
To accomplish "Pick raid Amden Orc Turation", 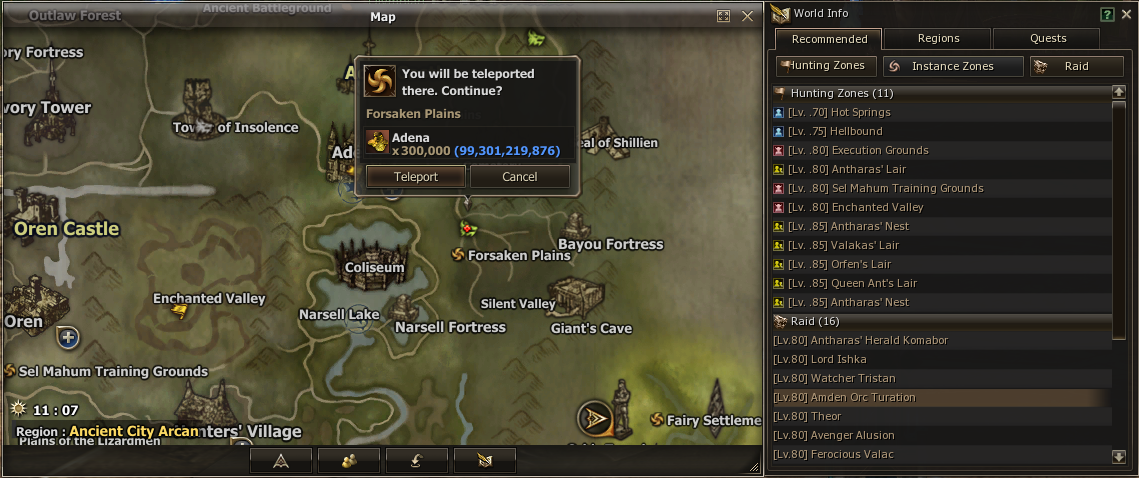I will tap(865, 397).
